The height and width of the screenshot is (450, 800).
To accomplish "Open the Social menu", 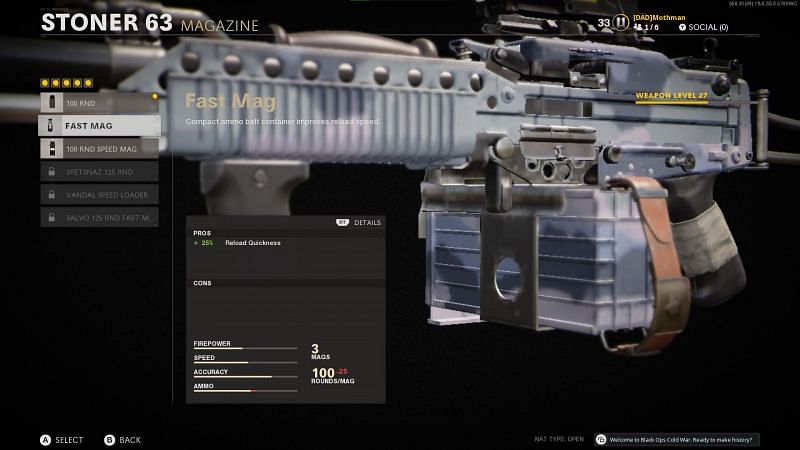I will pyautogui.click(x=703, y=27).
